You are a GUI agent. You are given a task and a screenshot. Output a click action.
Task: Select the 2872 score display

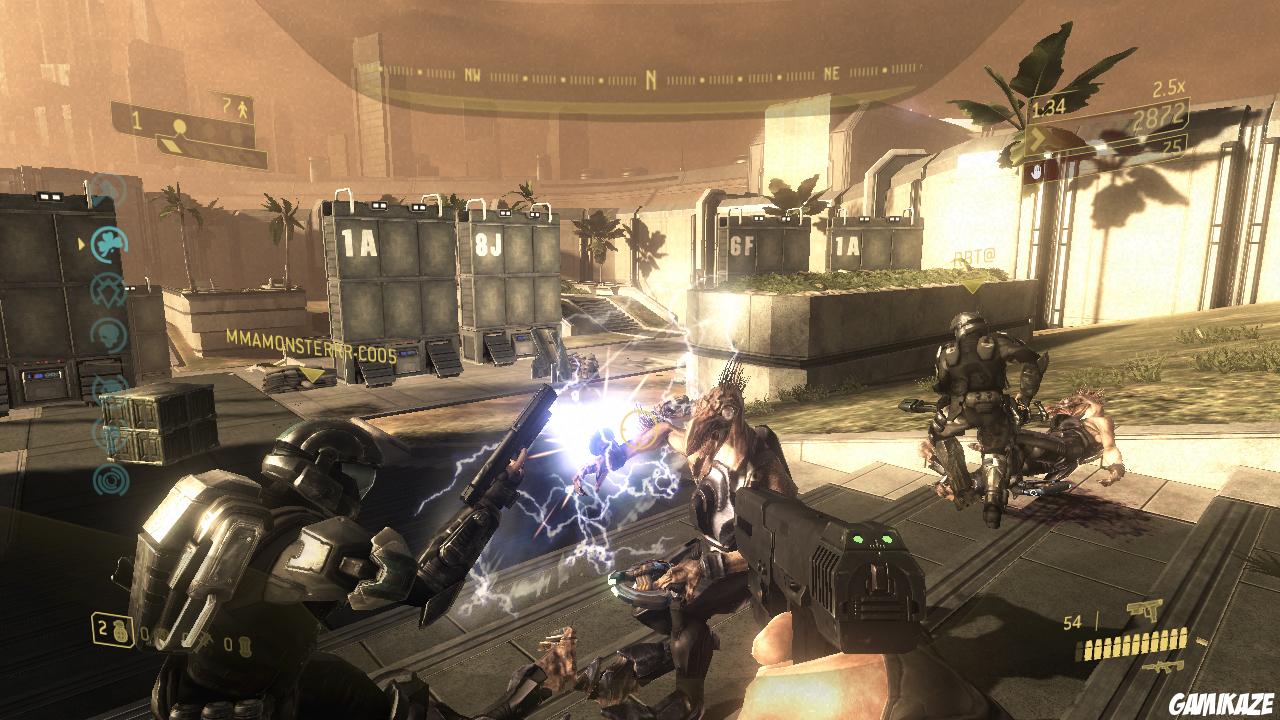coord(1157,116)
